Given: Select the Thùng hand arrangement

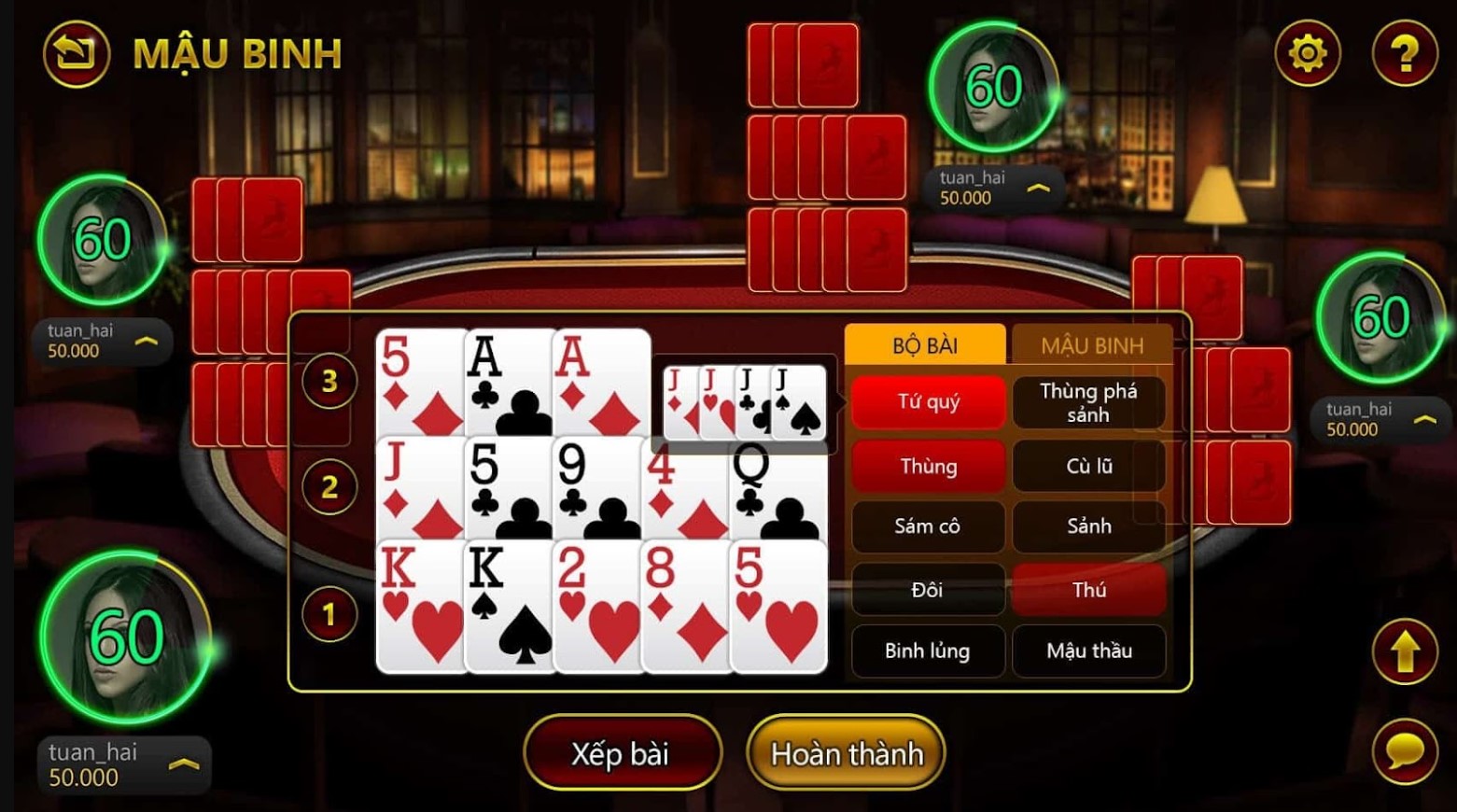Looking at the screenshot, I should [928, 466].
